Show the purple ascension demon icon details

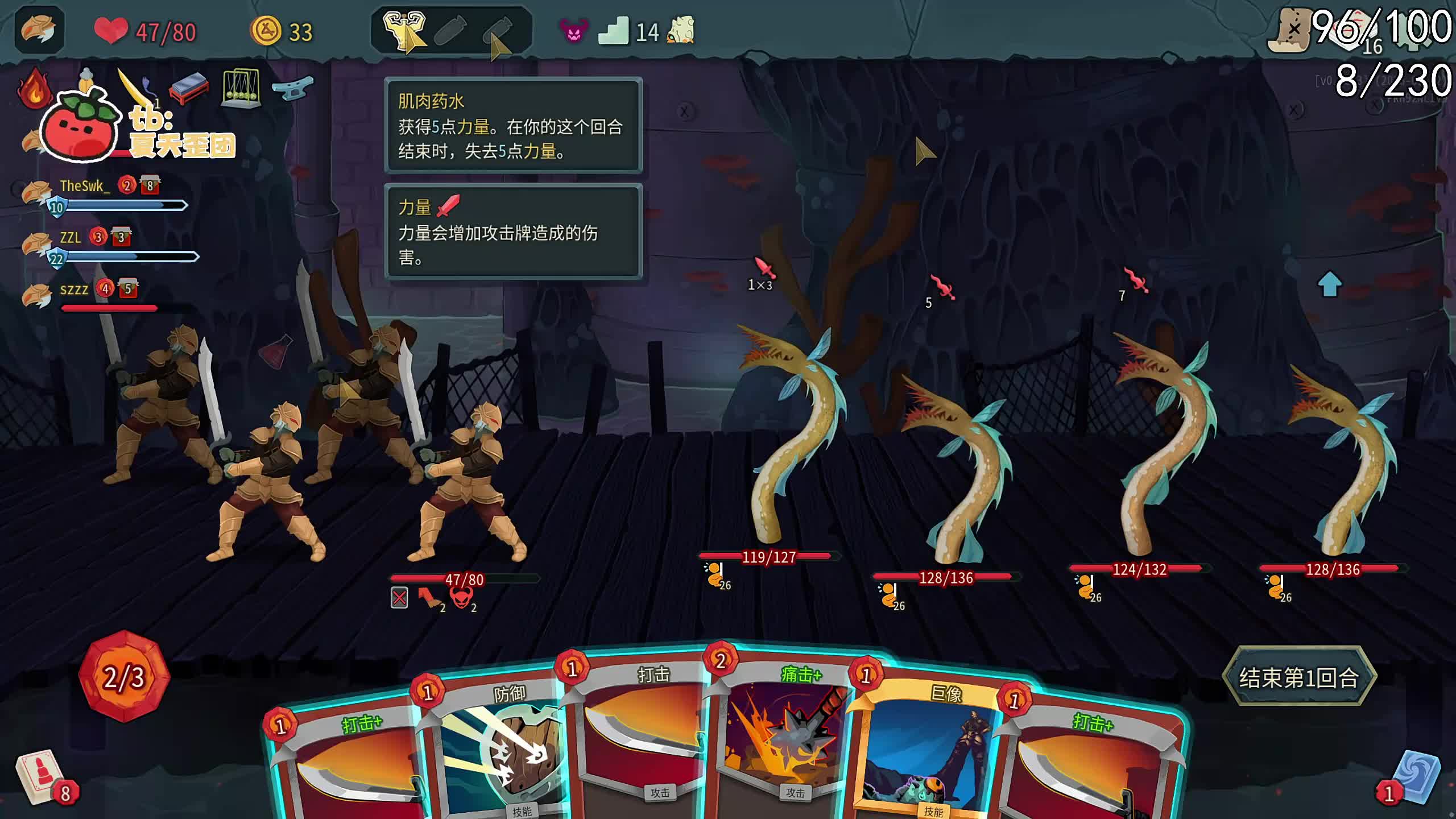(x=573, y=31)
